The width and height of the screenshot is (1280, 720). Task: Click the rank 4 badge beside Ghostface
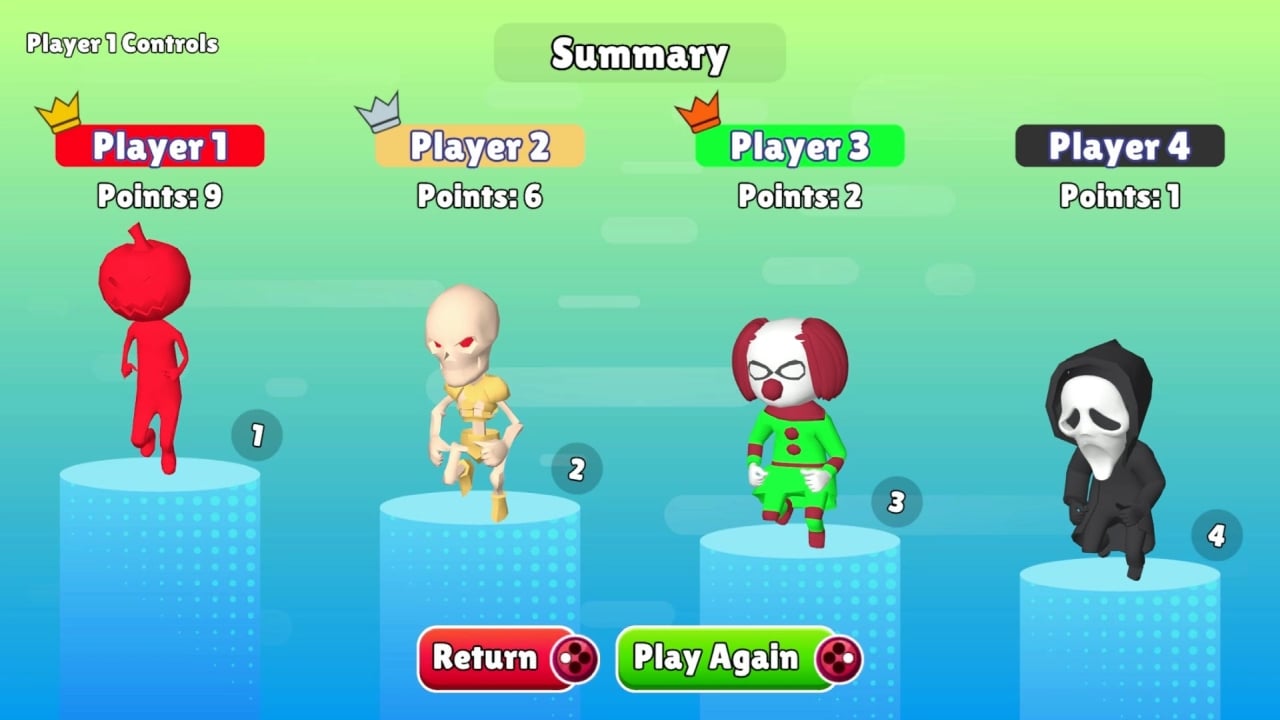(x=1217, y=536)
